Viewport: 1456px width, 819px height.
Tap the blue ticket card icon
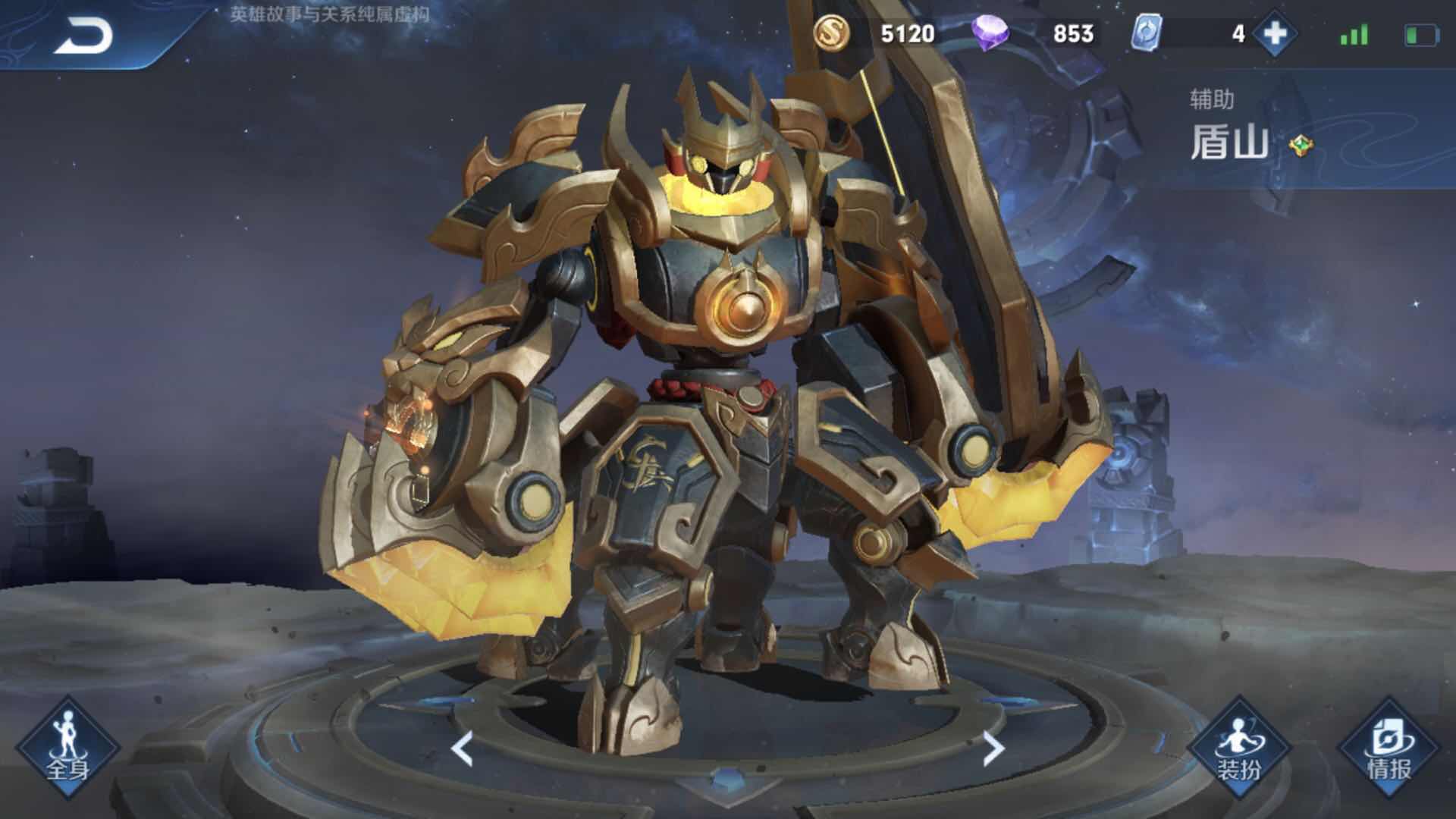point(1145,34)
